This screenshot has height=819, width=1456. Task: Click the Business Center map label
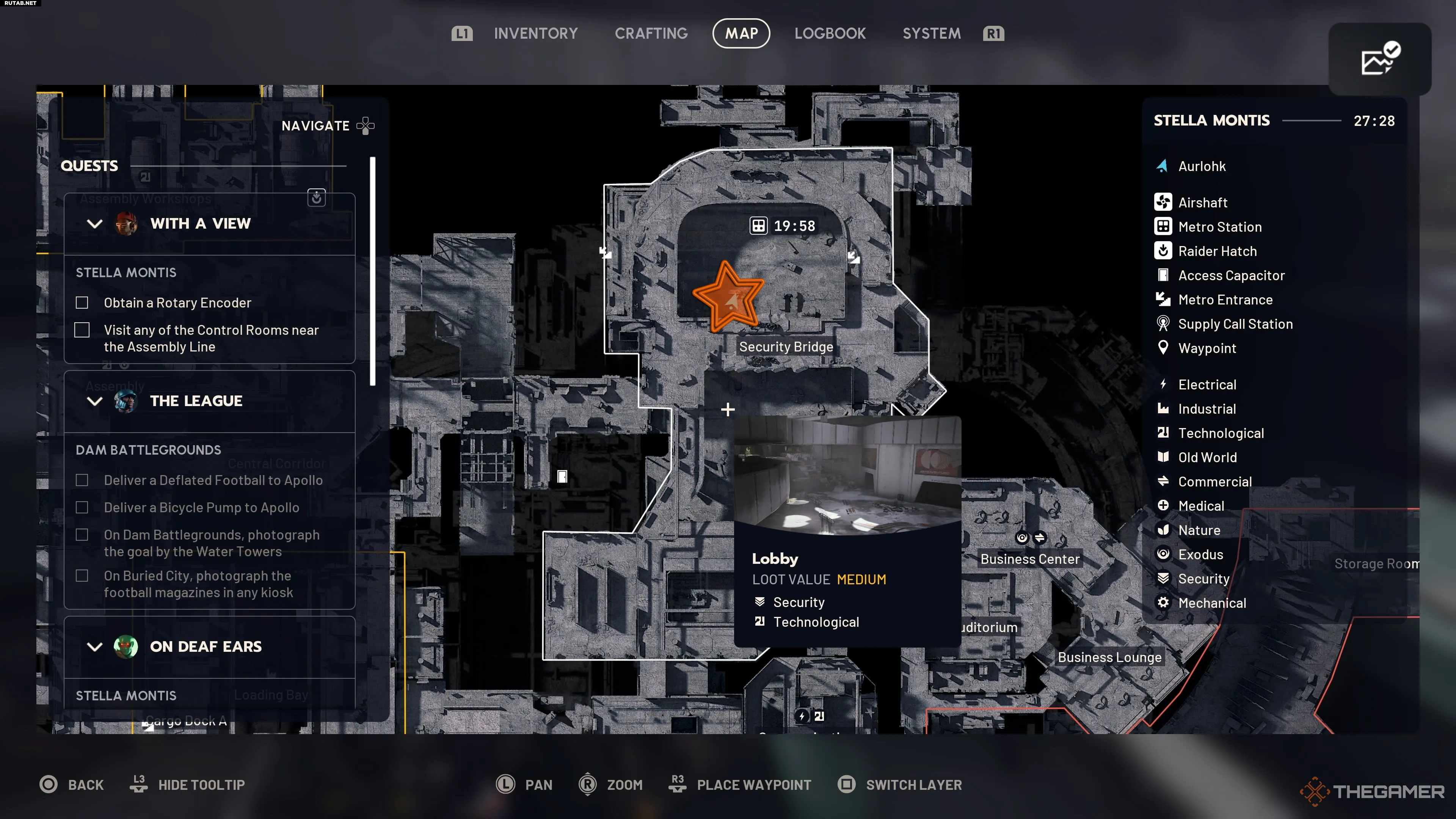coord(1029,559)
